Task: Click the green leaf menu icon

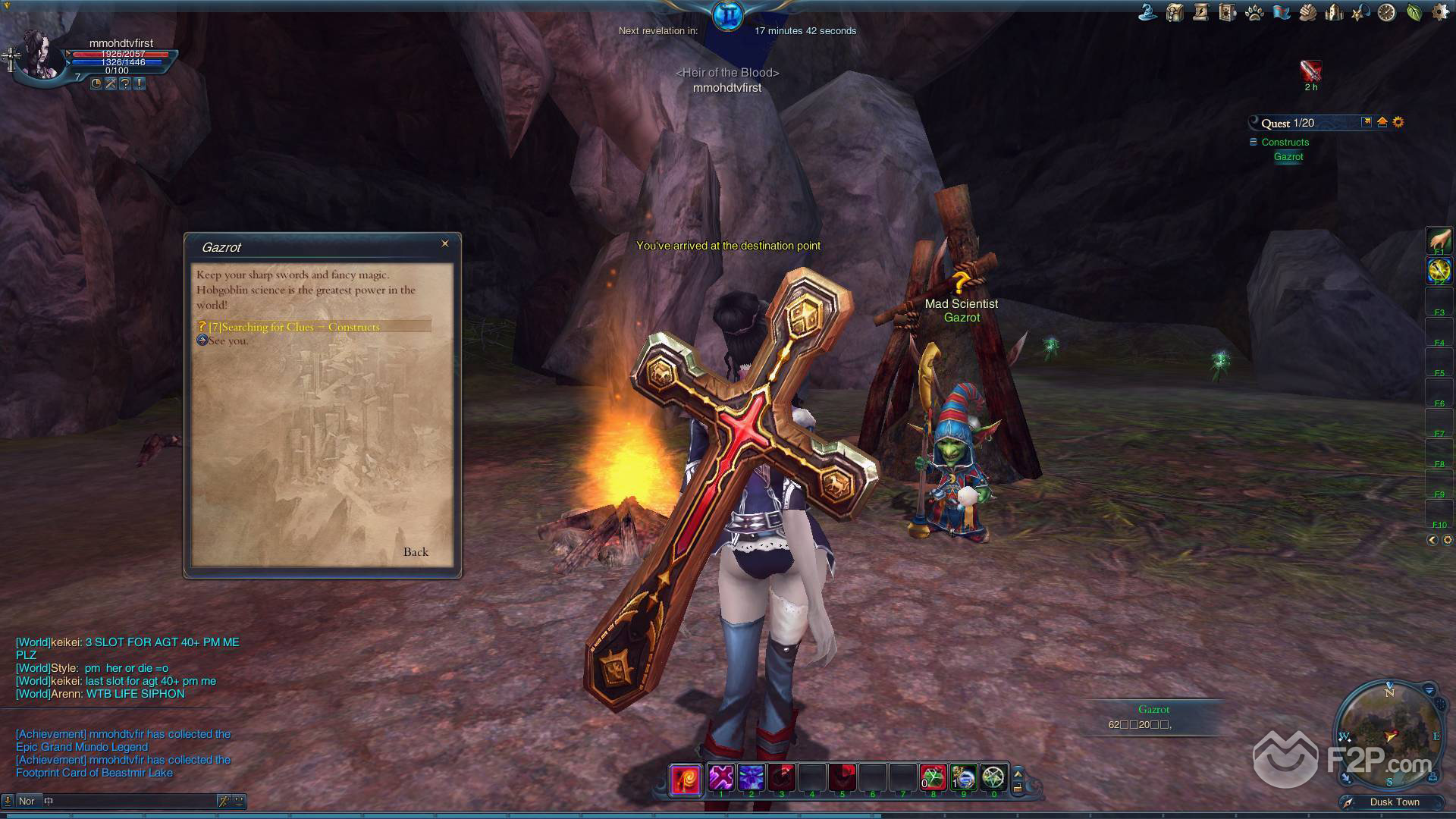Action: coord(1414,12)
